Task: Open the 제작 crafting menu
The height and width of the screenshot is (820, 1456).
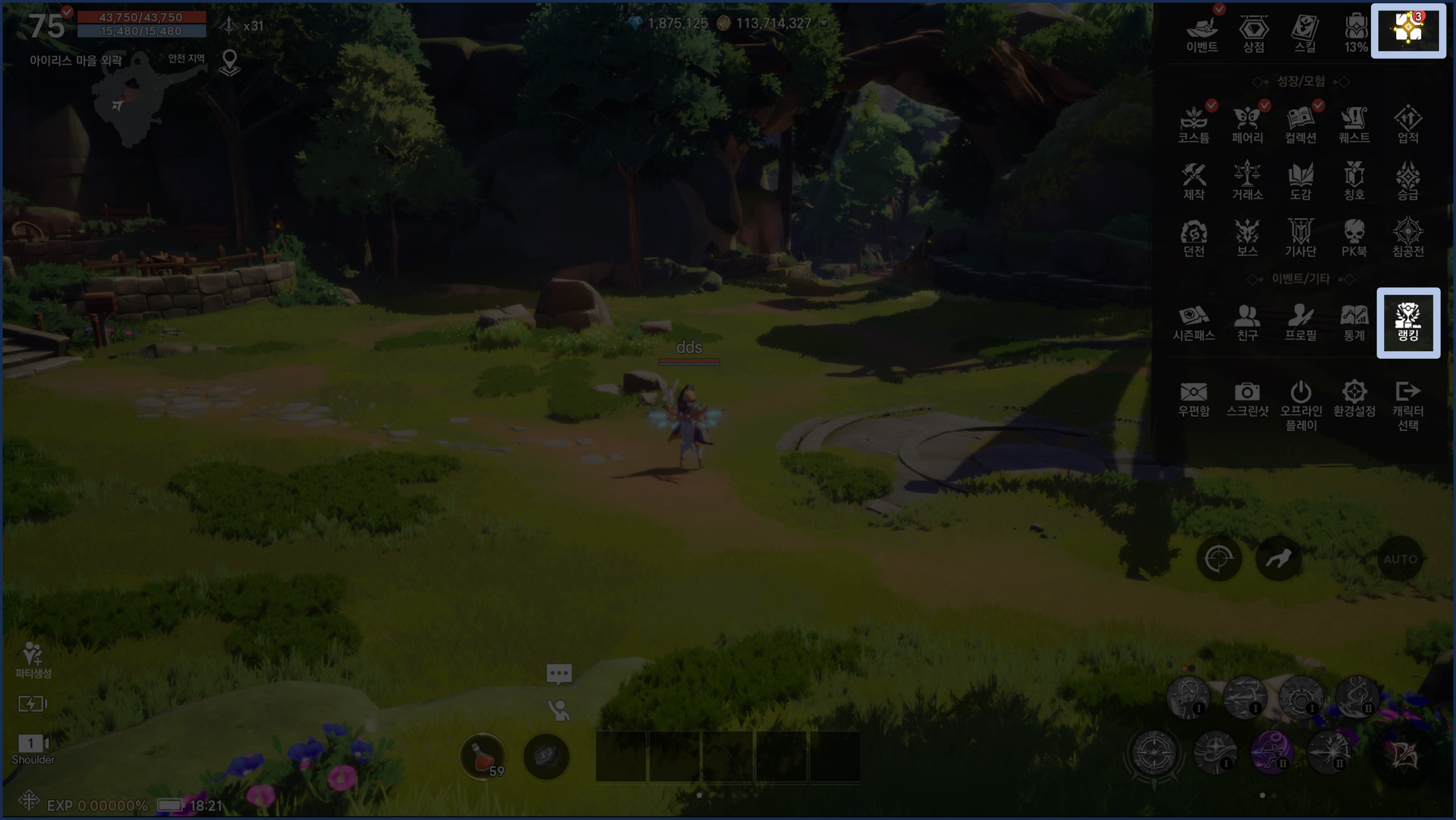Action: [x=1194, y=181]
